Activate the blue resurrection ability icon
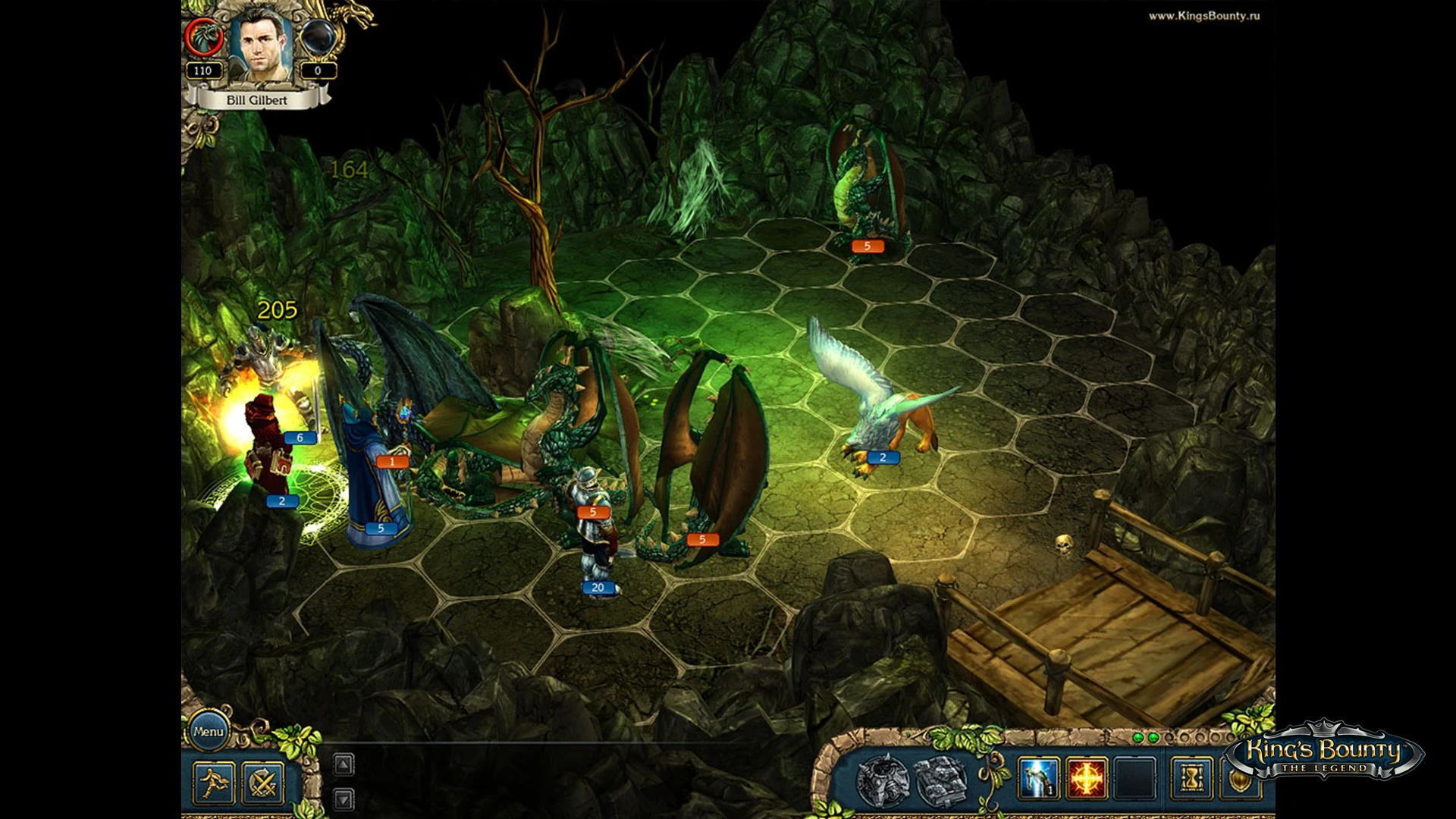 point(1038,779)
